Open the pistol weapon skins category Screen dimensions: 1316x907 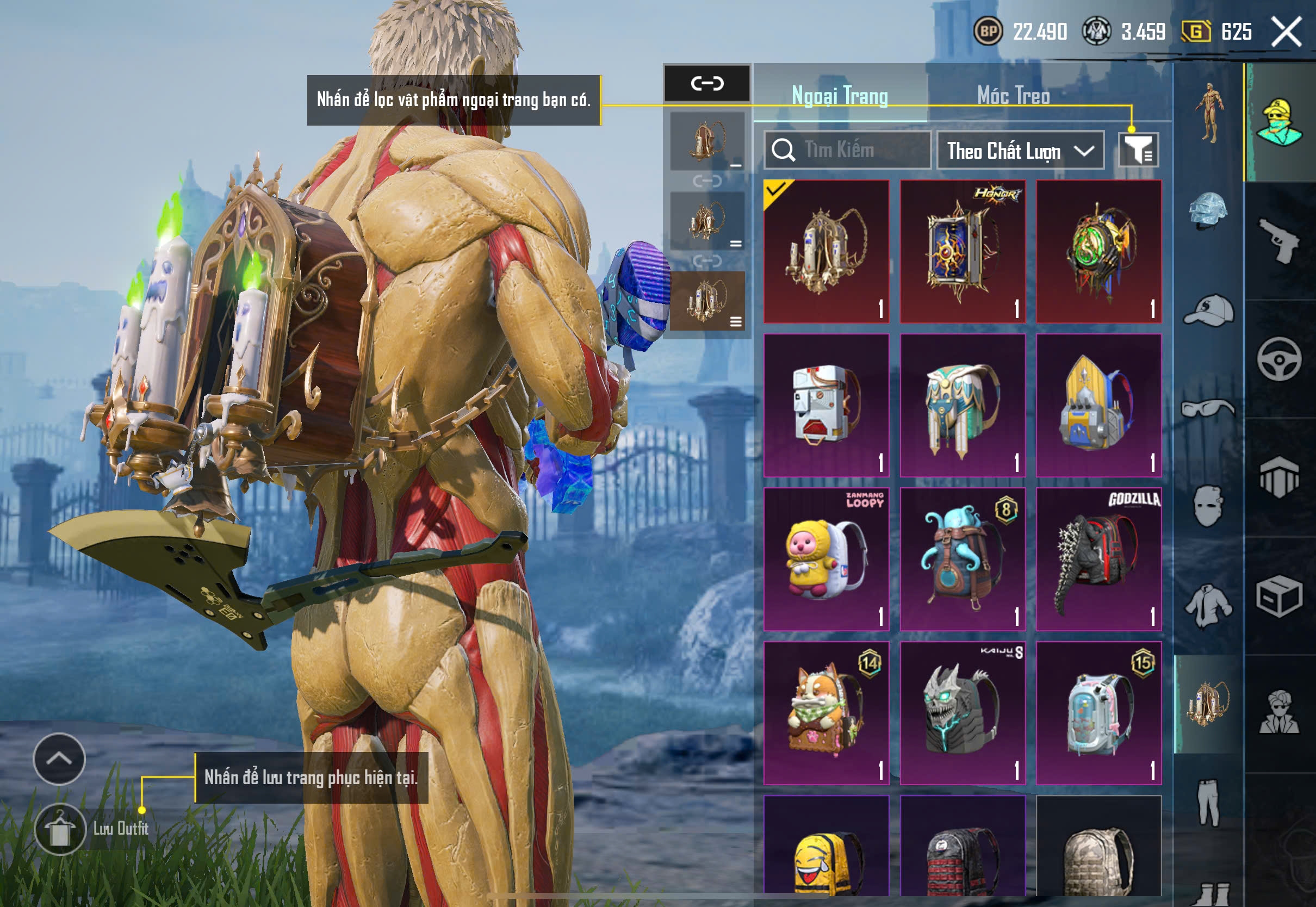coord(1279,240)
